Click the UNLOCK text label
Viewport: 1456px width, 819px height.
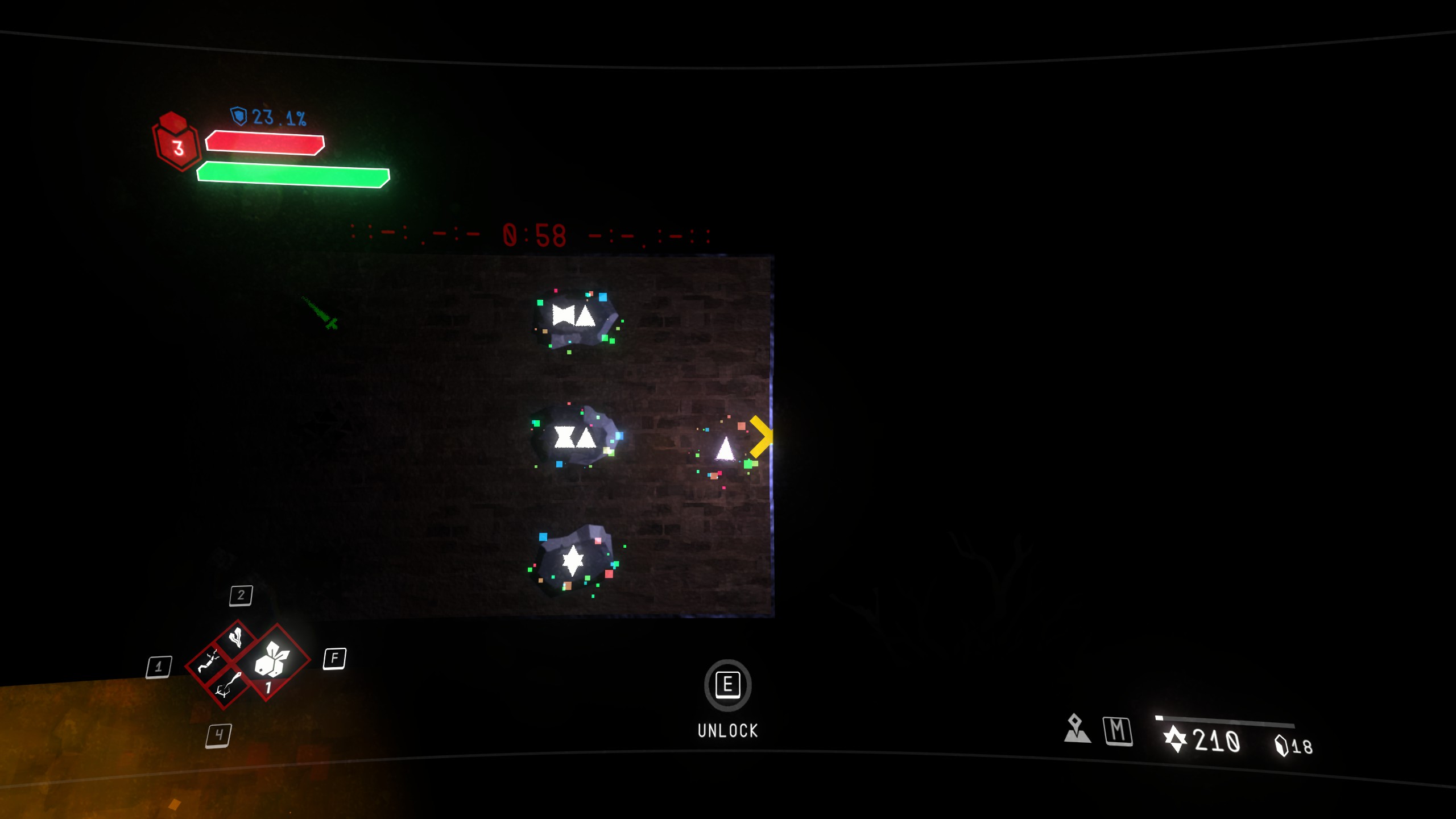(728, 730)
